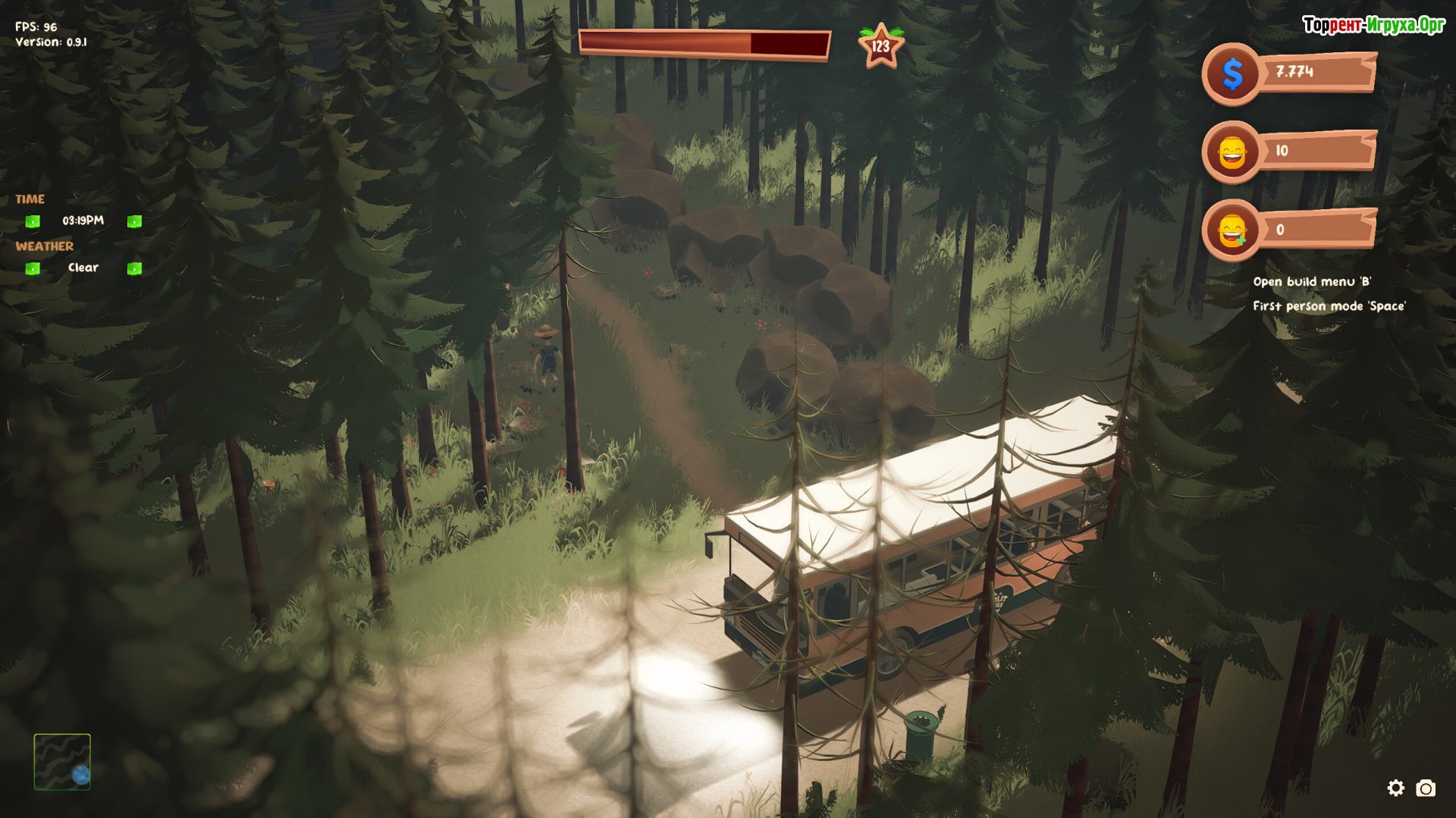Open the minimap in the corner
1456x818 pixels.
tap(62, 761)
